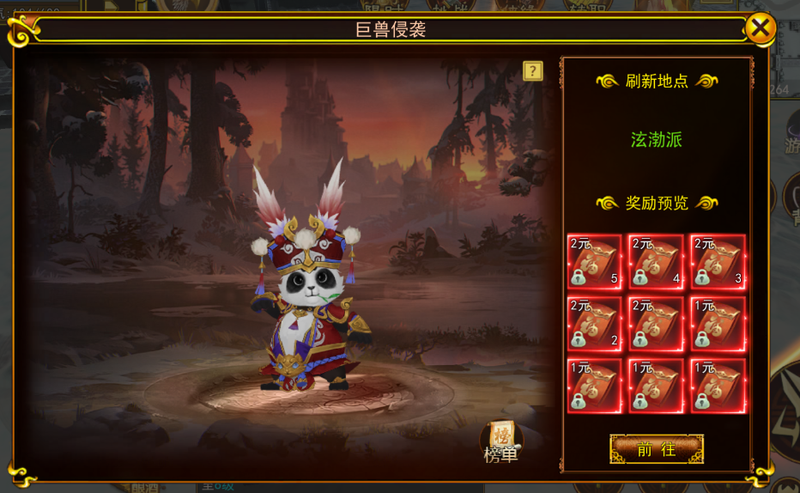Open the 榜单 ranking list
Screen dimensions: 800x493
coord(500,441)
